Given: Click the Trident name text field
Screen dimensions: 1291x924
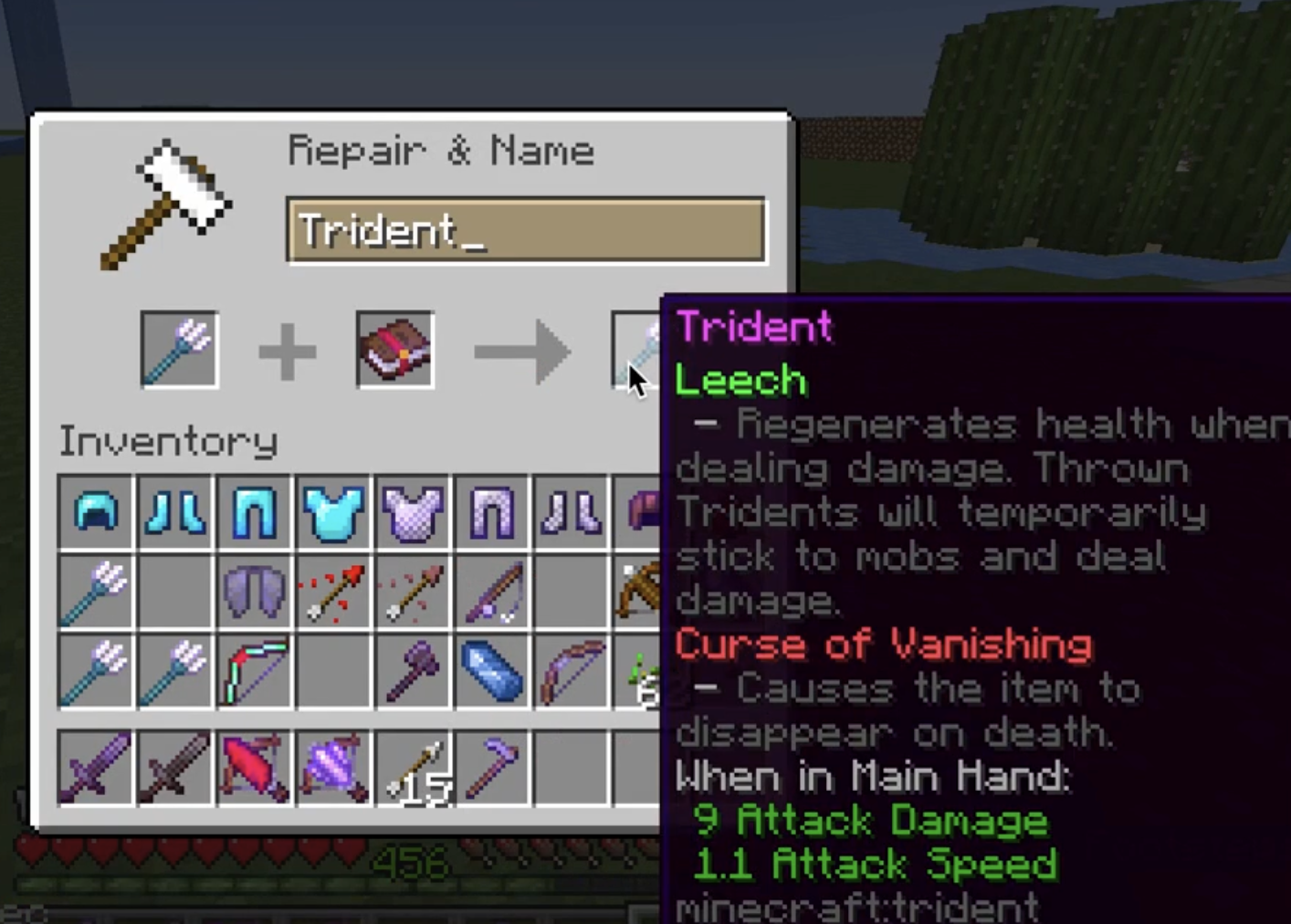Looking at the screenshot, I should coord(526,231).
